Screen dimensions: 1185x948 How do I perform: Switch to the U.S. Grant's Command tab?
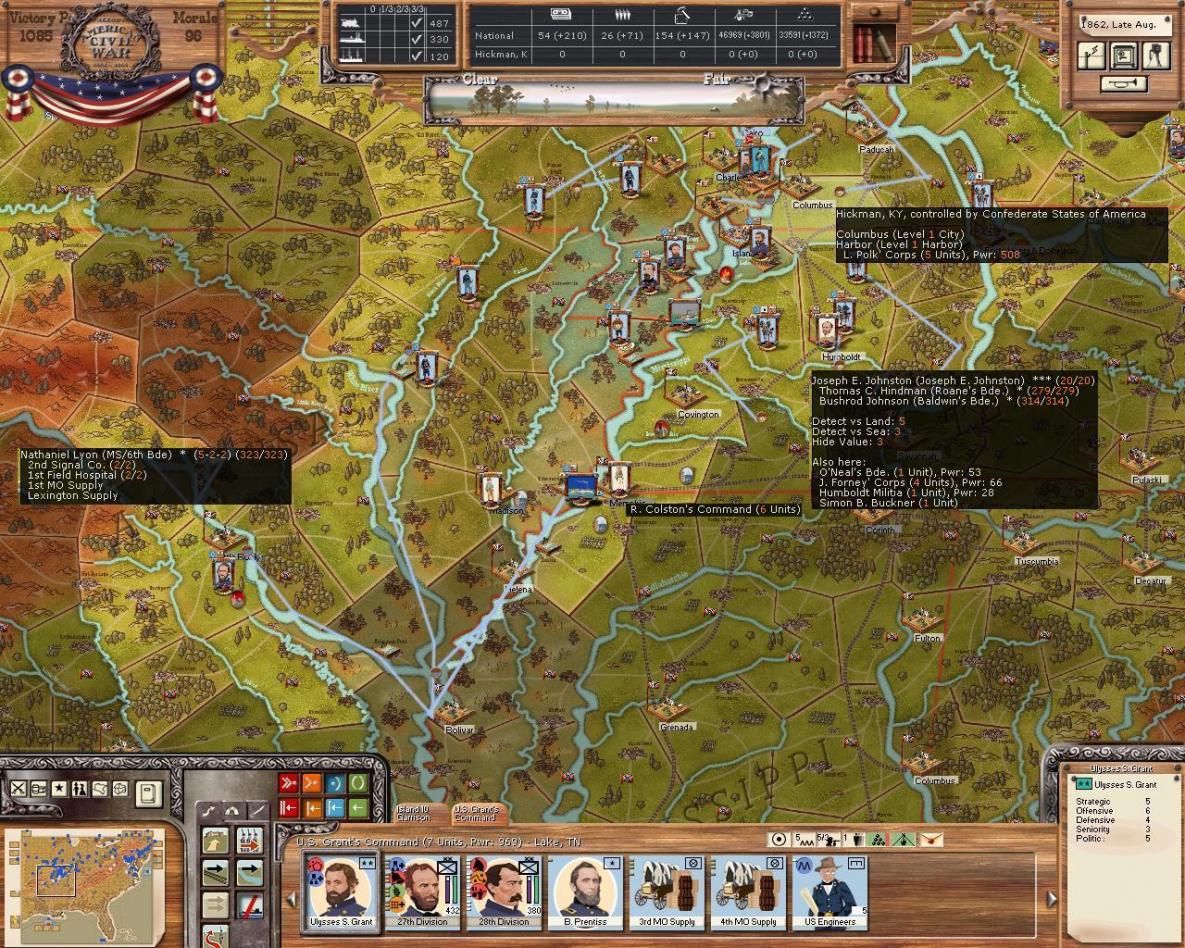[475, 814]
